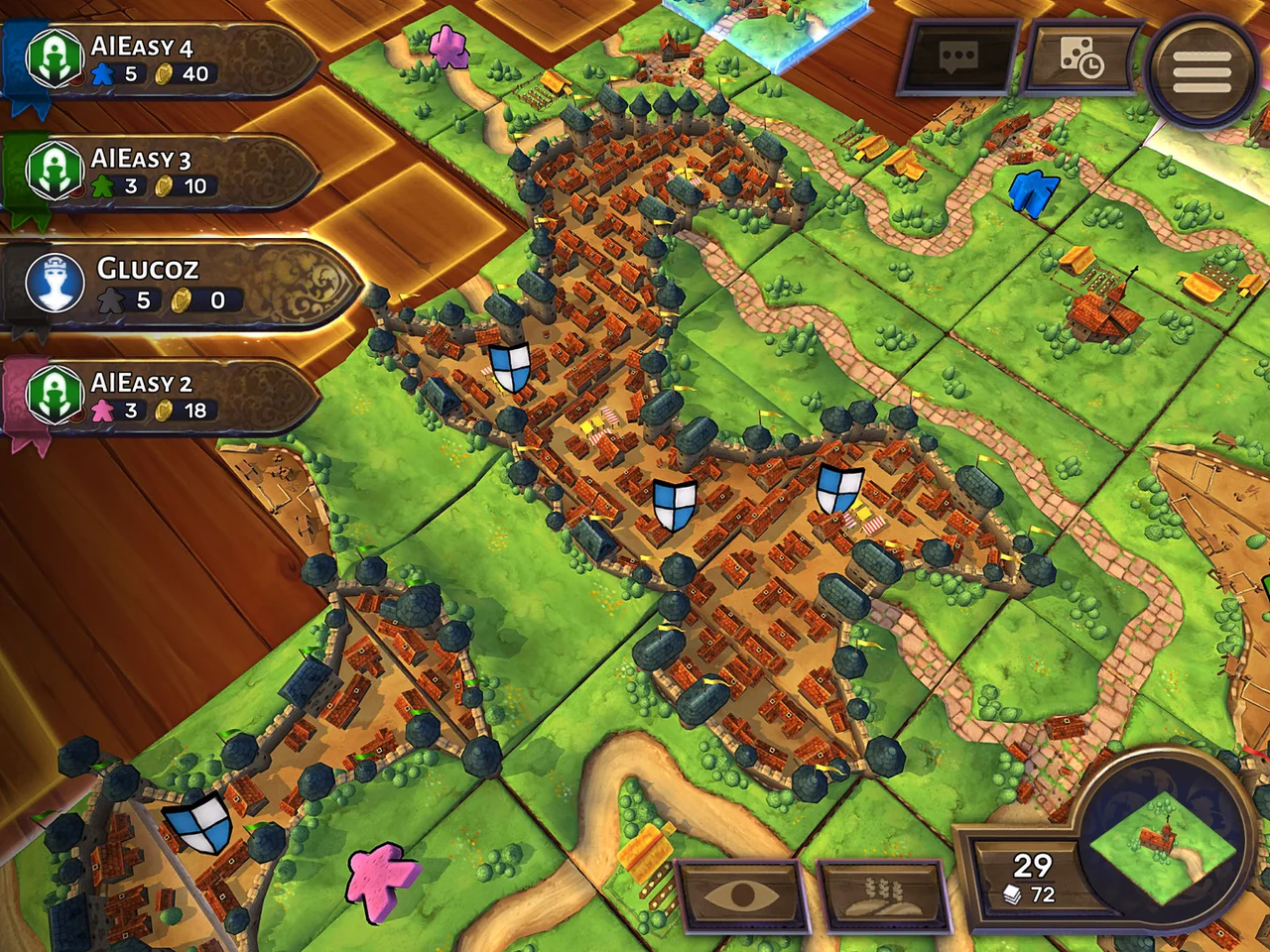Click AIEasy 4's green avatar icon
This screenshot has height=952, width=1270.
[55, 57]
